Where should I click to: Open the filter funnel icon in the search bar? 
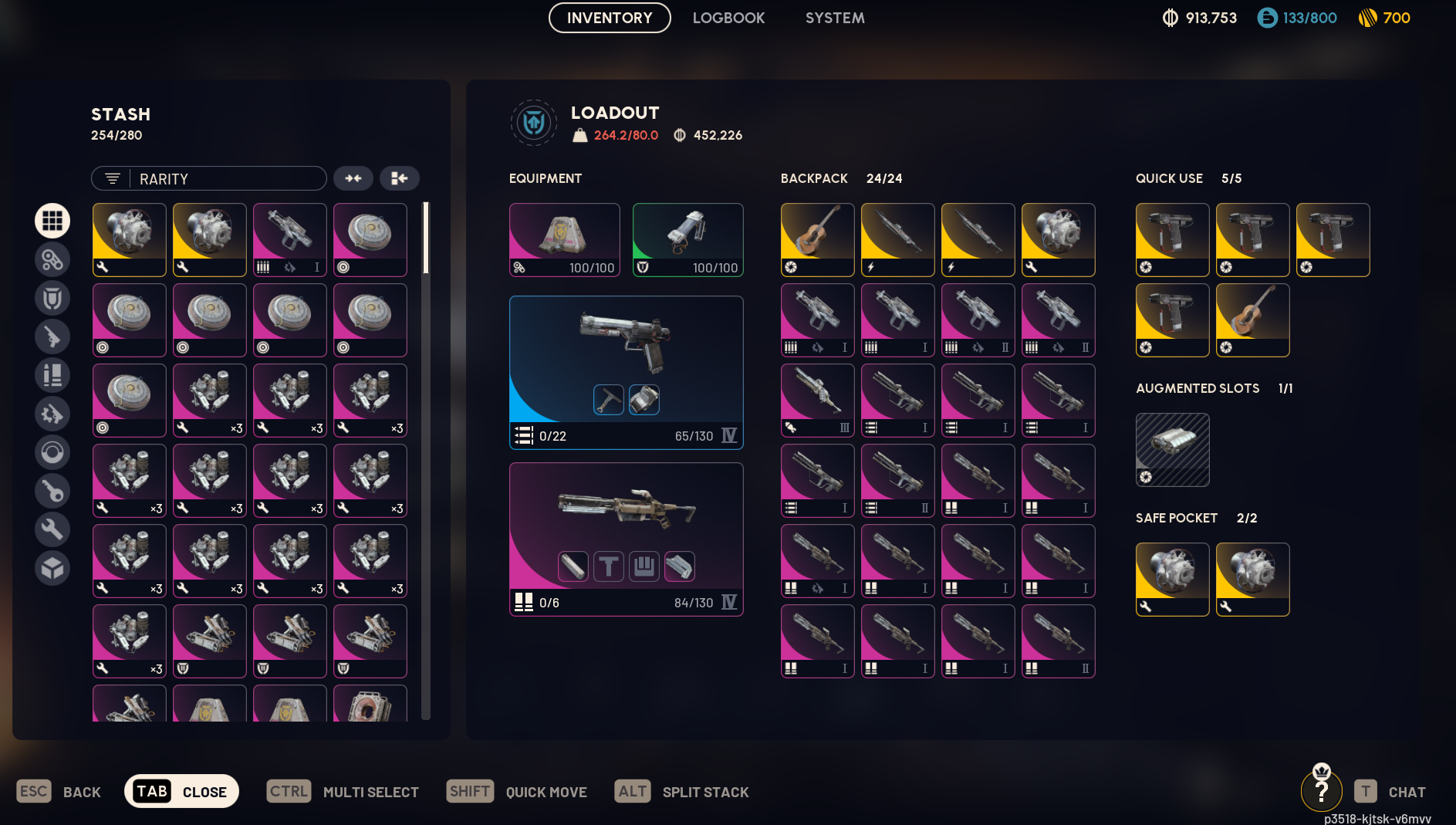tap(111, 178)
